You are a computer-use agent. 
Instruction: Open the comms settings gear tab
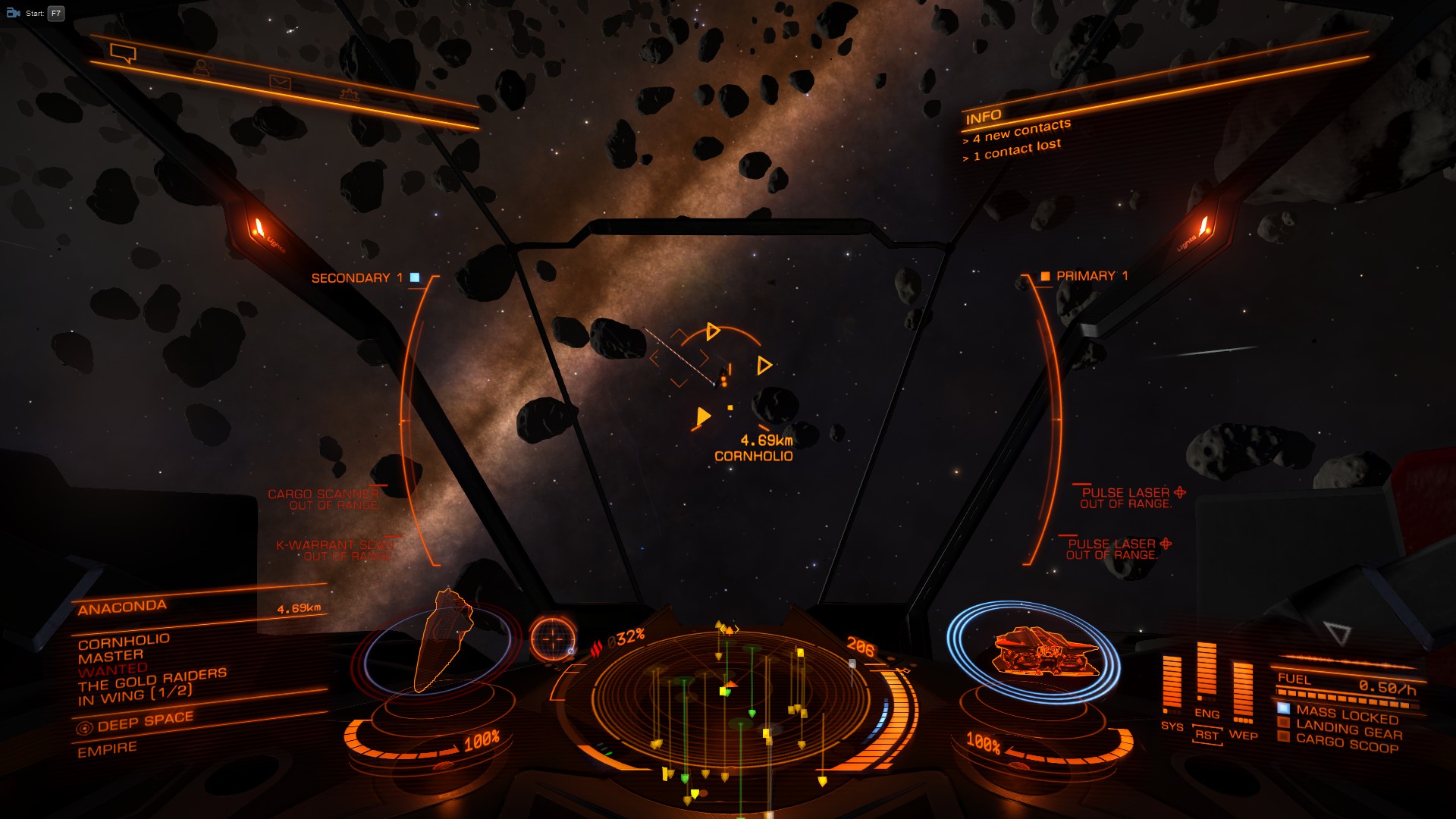pyautogui.click(x=350, y=95)
